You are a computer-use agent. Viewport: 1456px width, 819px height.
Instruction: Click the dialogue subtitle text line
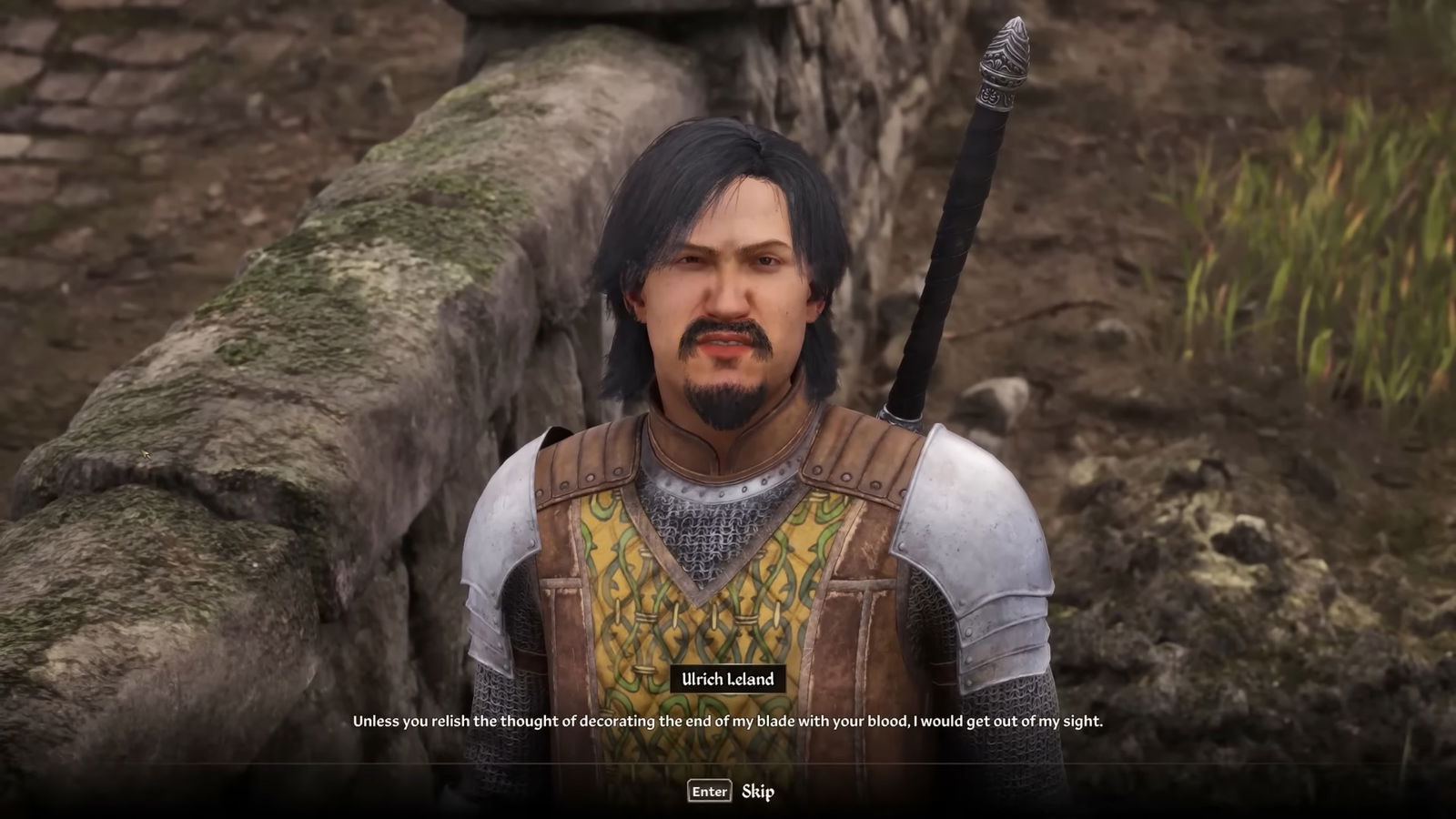[x=728, y=722]
